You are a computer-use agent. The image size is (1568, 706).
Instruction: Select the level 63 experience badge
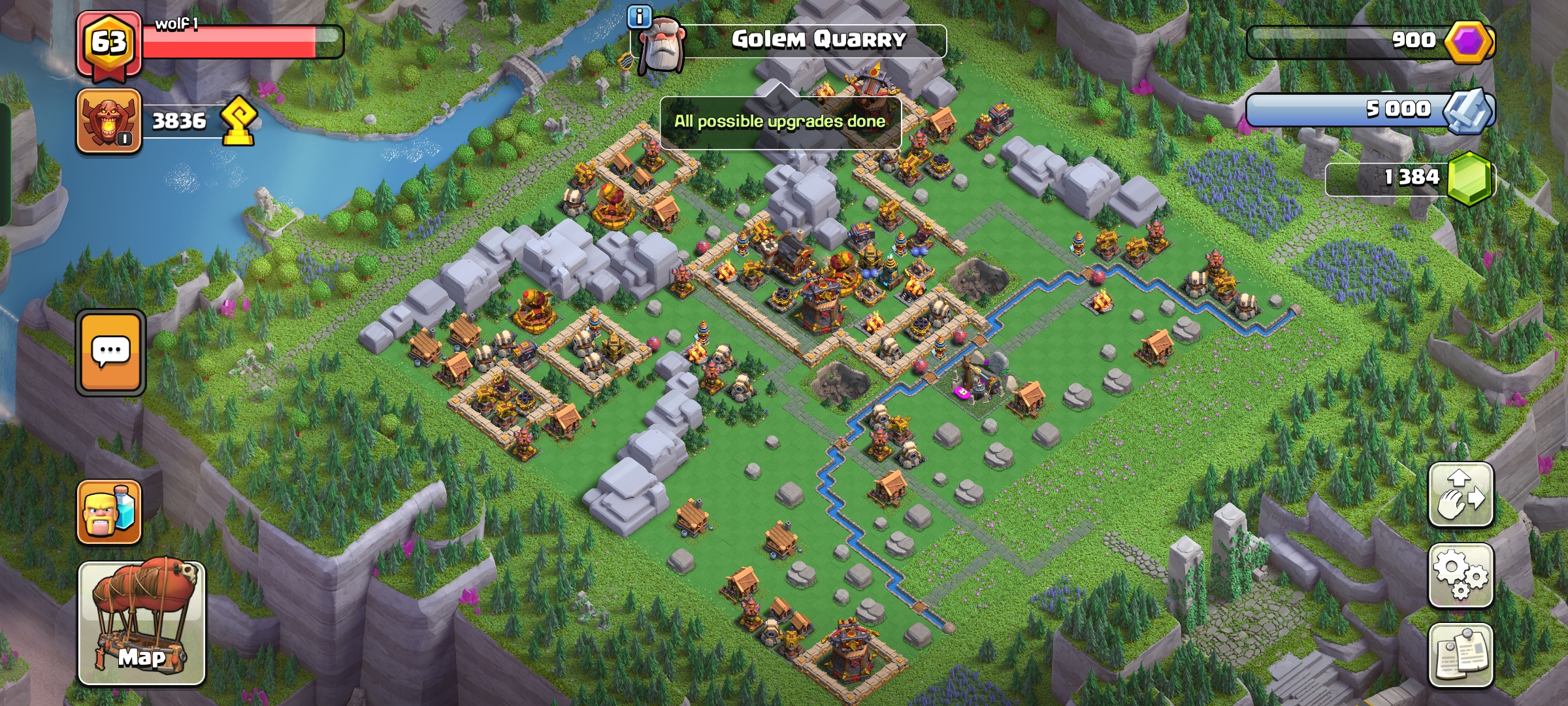(x=108, y=43)
